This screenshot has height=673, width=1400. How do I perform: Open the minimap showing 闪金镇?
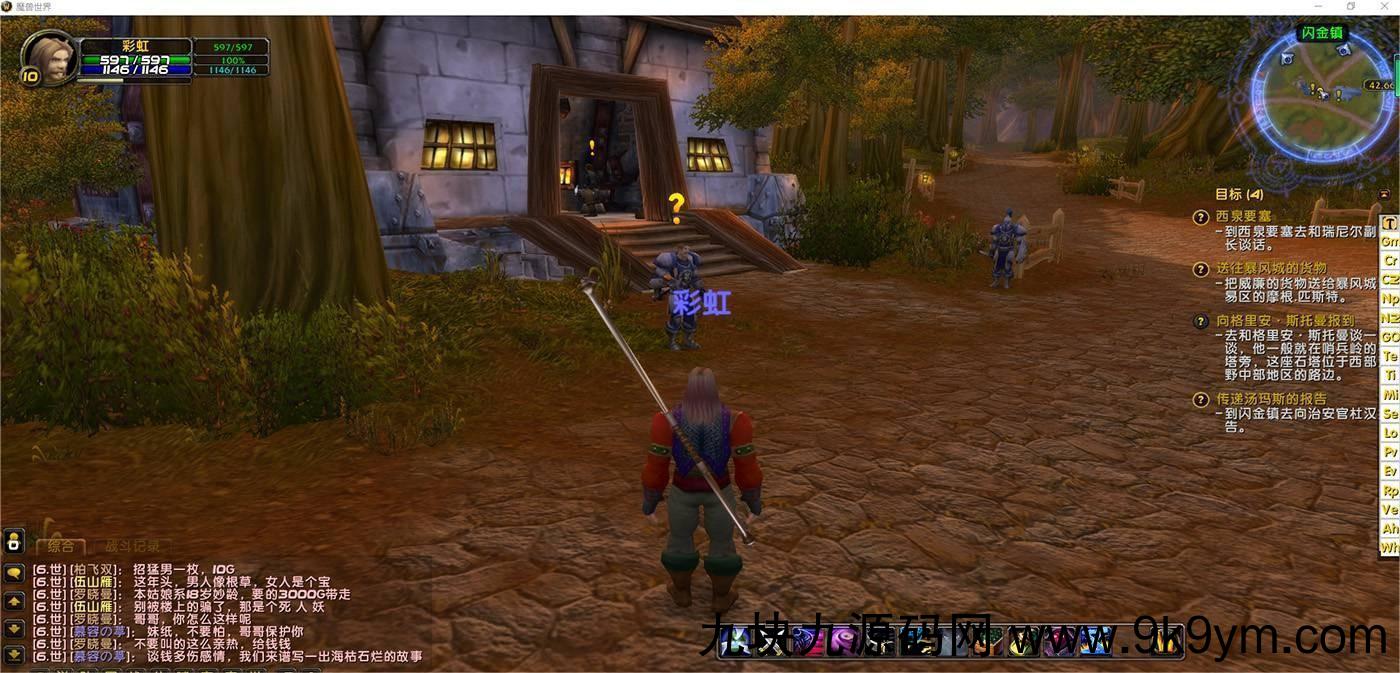point(1319,96)
